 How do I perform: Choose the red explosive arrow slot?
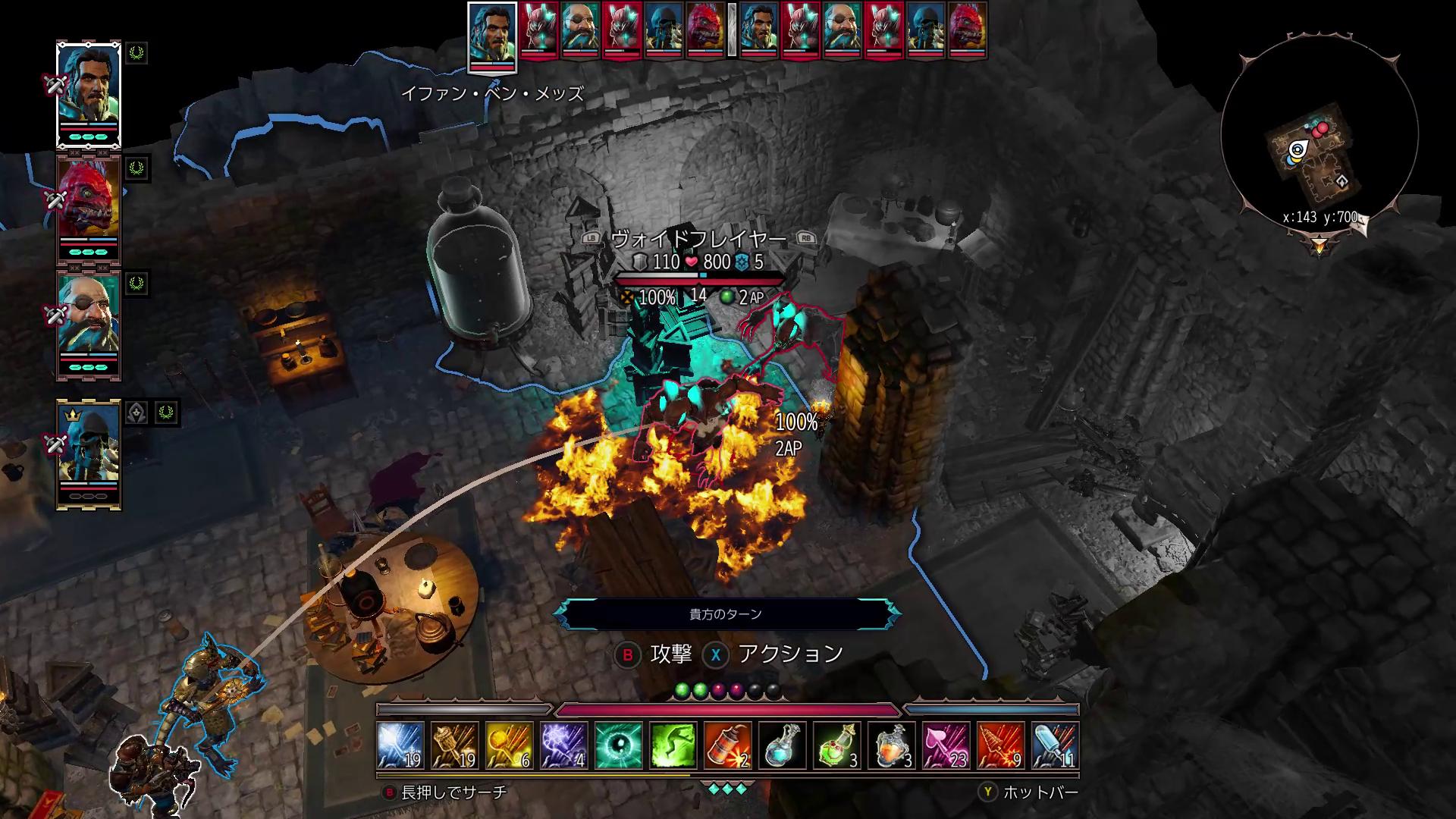coord(1001,745)
